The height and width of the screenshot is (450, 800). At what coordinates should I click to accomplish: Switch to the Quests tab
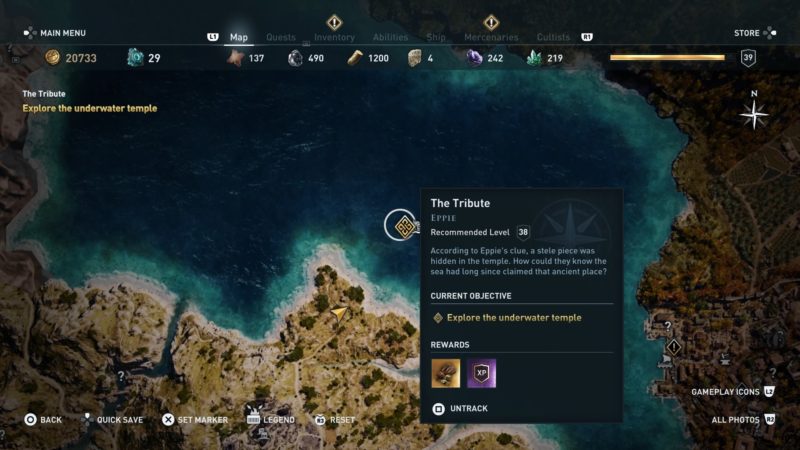click(281, 38)
